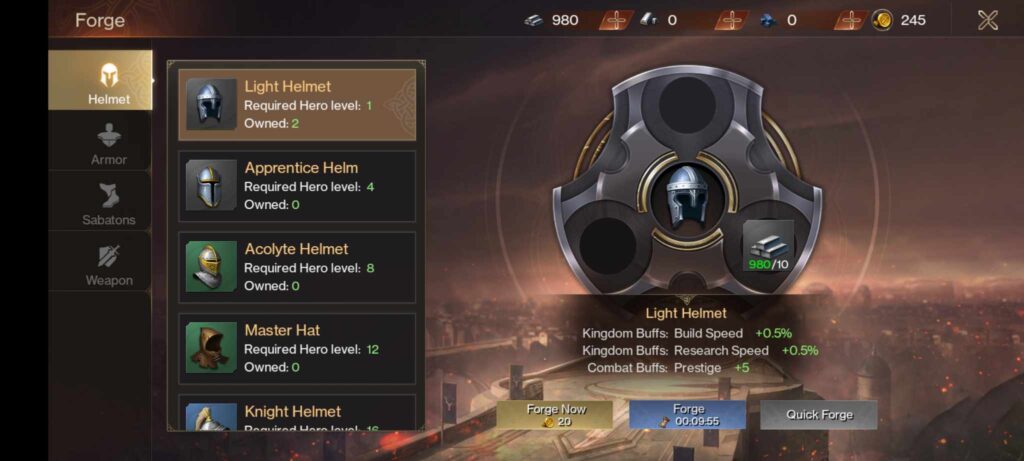
Task: Tap the gold coin currency icon
Action: click(882, 20)
